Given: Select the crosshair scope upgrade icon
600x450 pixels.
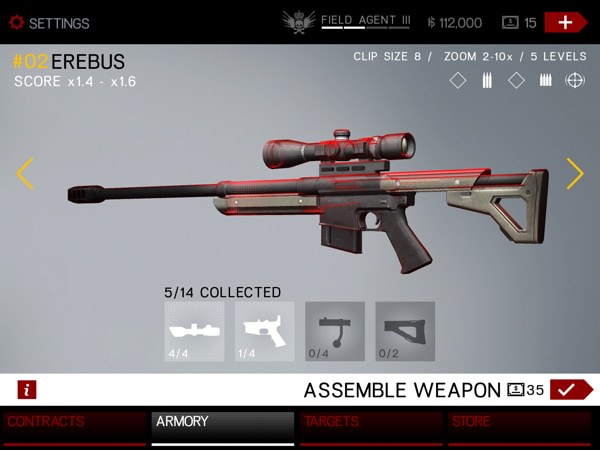Looking at the screenshot, I should pyautogui.click(x=575, y=81).
